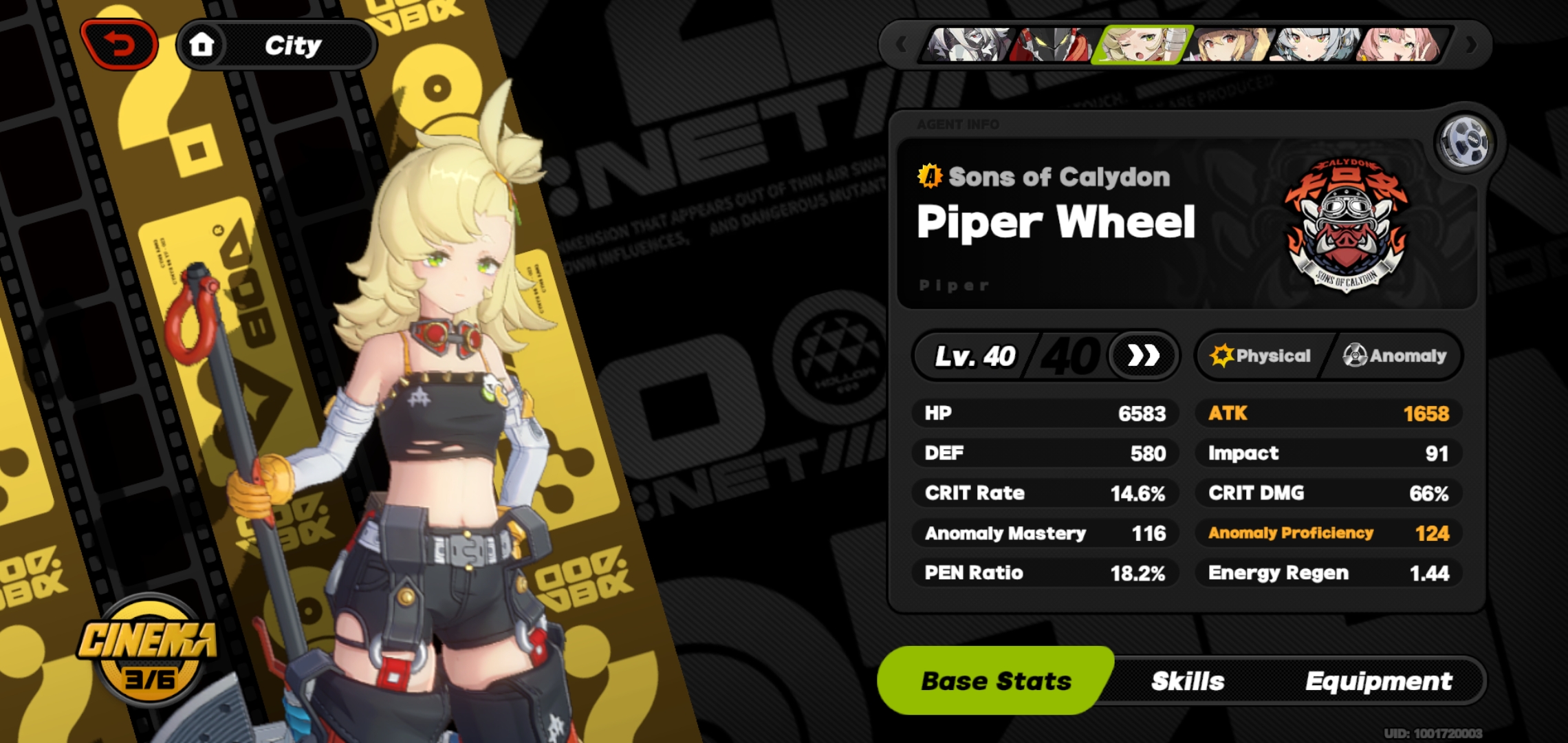
Task: Click the red back arrow button
Action: [120, 43]
